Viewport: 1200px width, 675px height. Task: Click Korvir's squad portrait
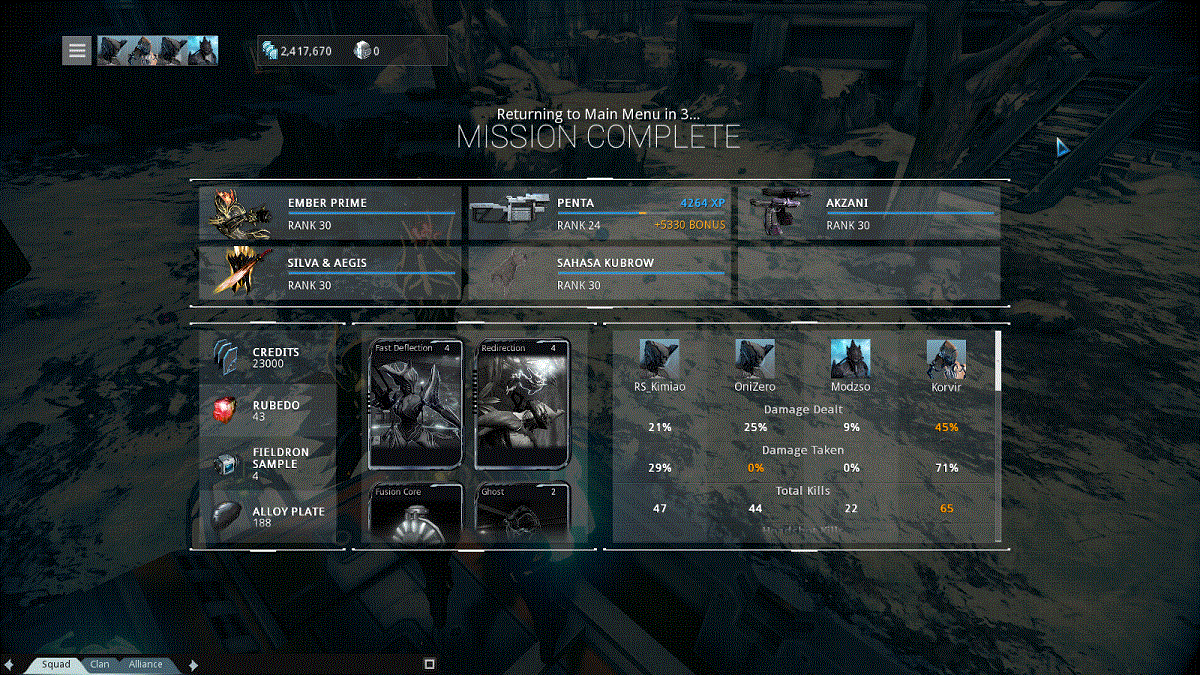pyautogui.click(x=946, y=358)
